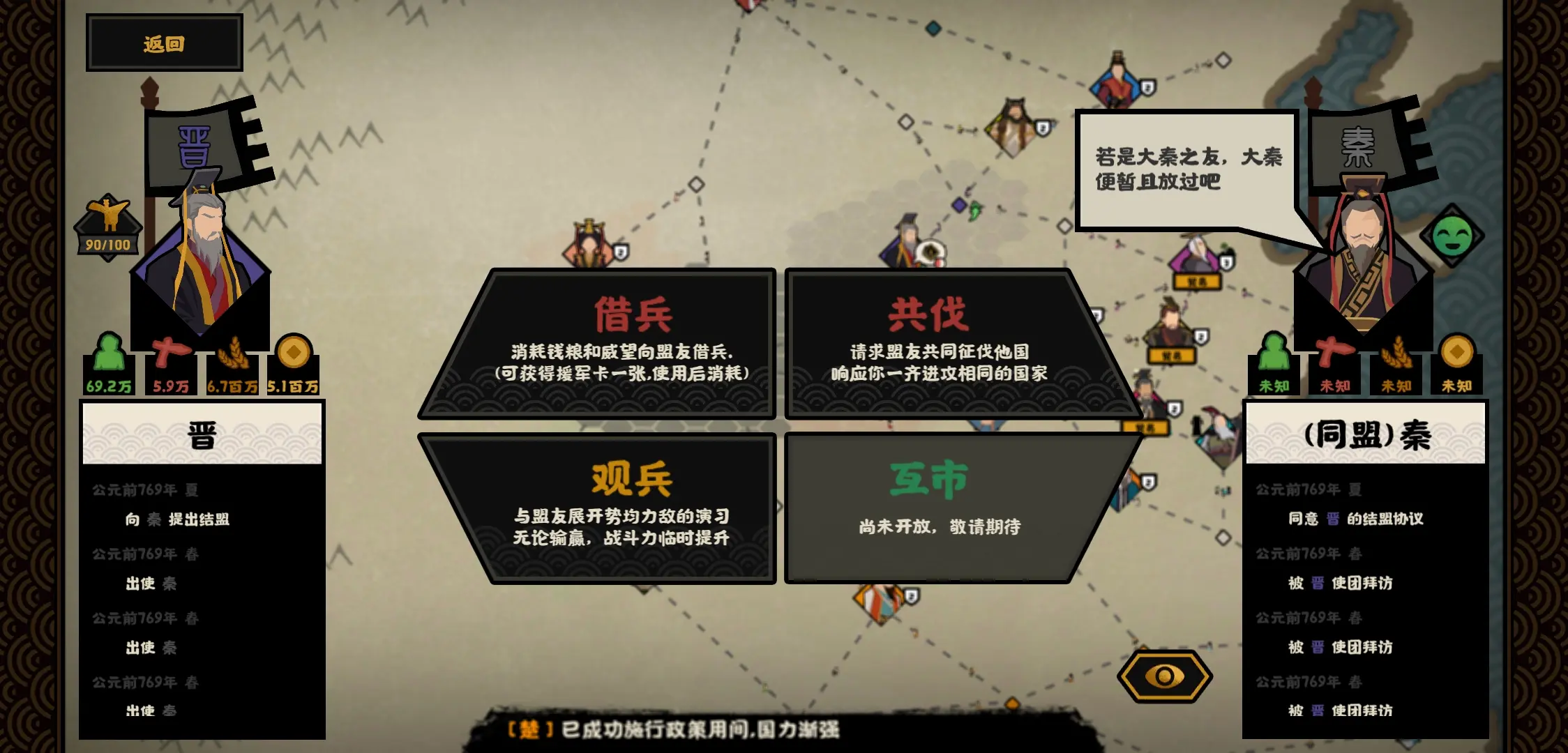Viewport: 1568px width, 753px height.
Task: Click the 返回 return button
Action: (163, 42)
